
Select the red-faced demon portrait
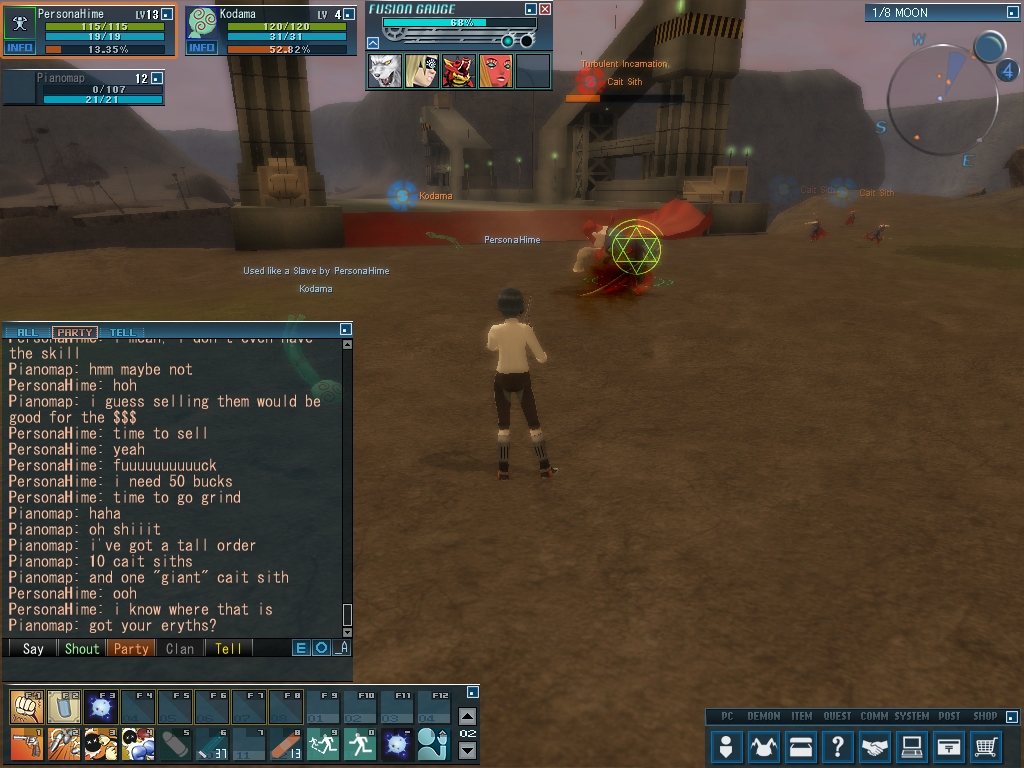click(x=496, y=71)
